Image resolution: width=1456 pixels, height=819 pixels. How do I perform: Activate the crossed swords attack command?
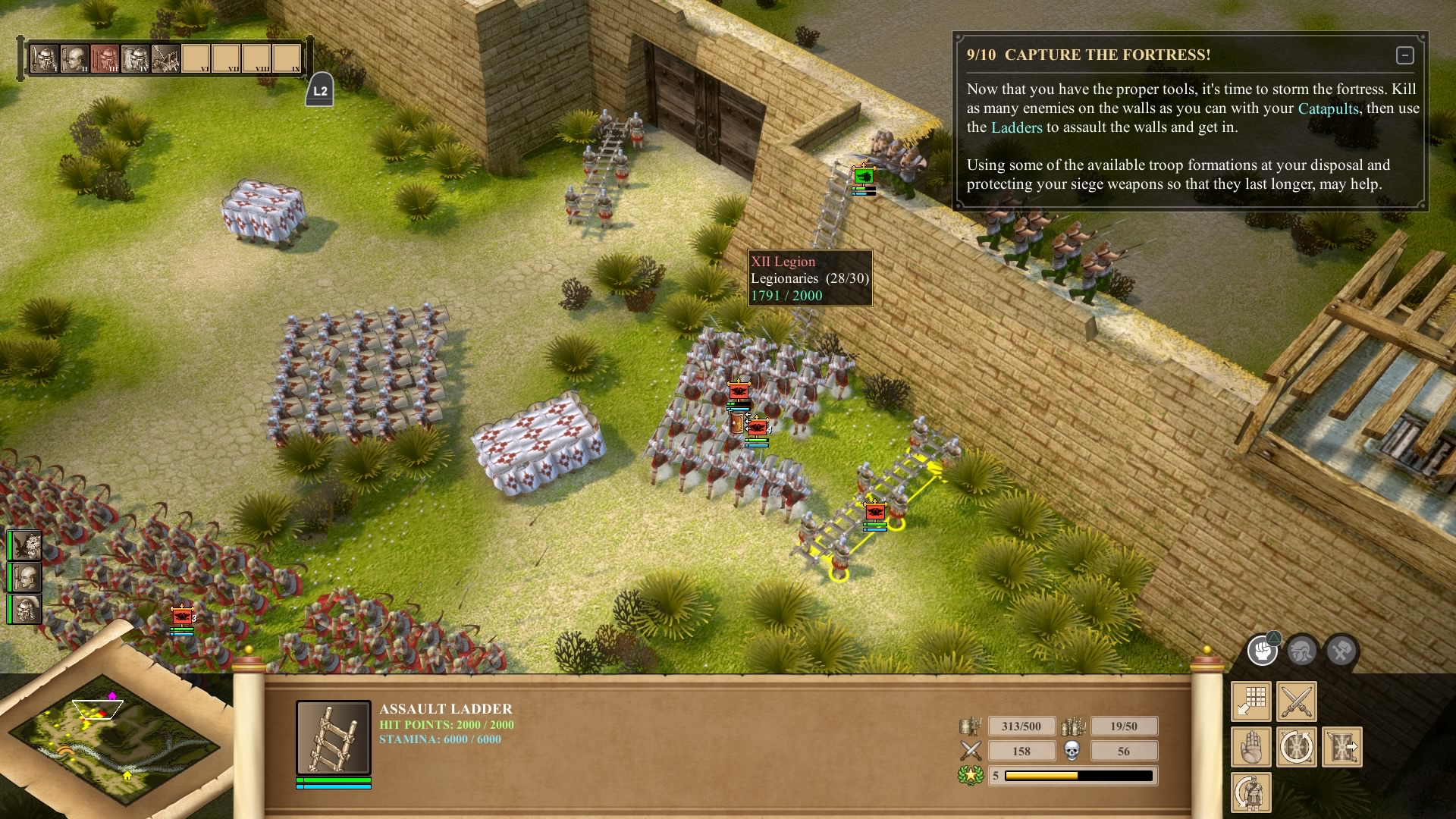(1297, 701)
